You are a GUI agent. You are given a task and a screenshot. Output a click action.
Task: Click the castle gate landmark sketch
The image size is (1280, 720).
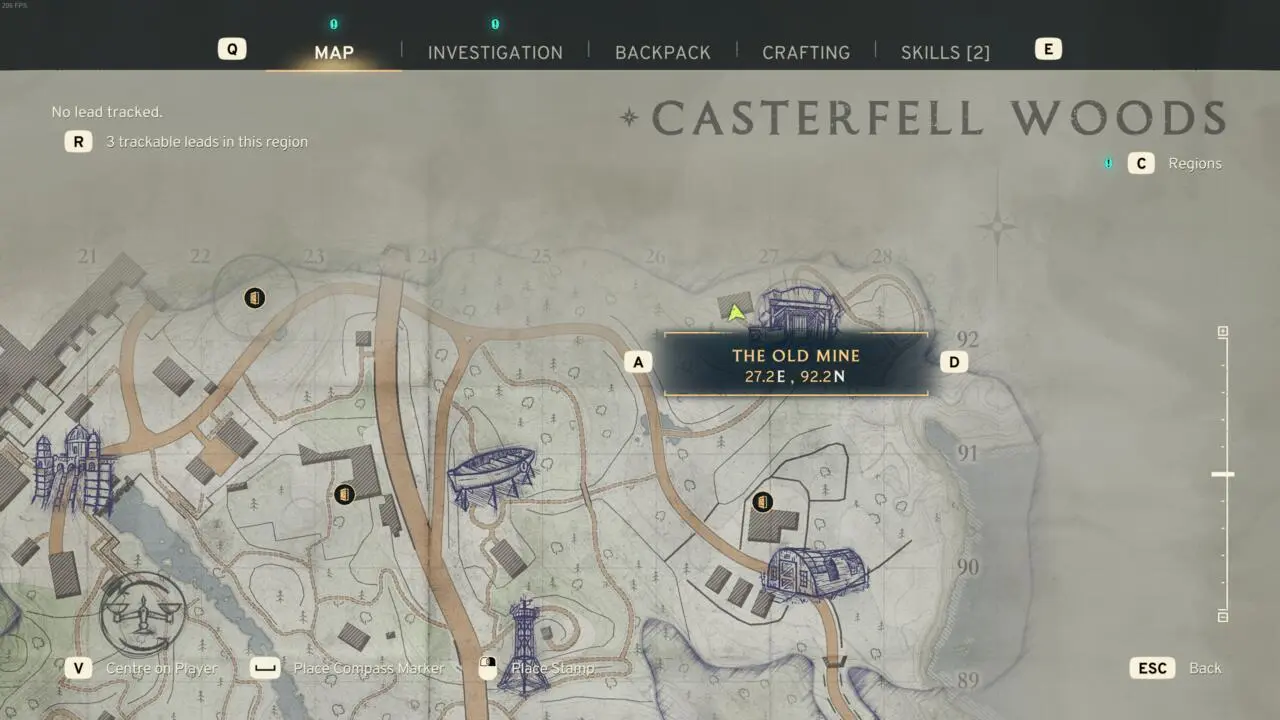pyautogui.click(x=73, y=467)
